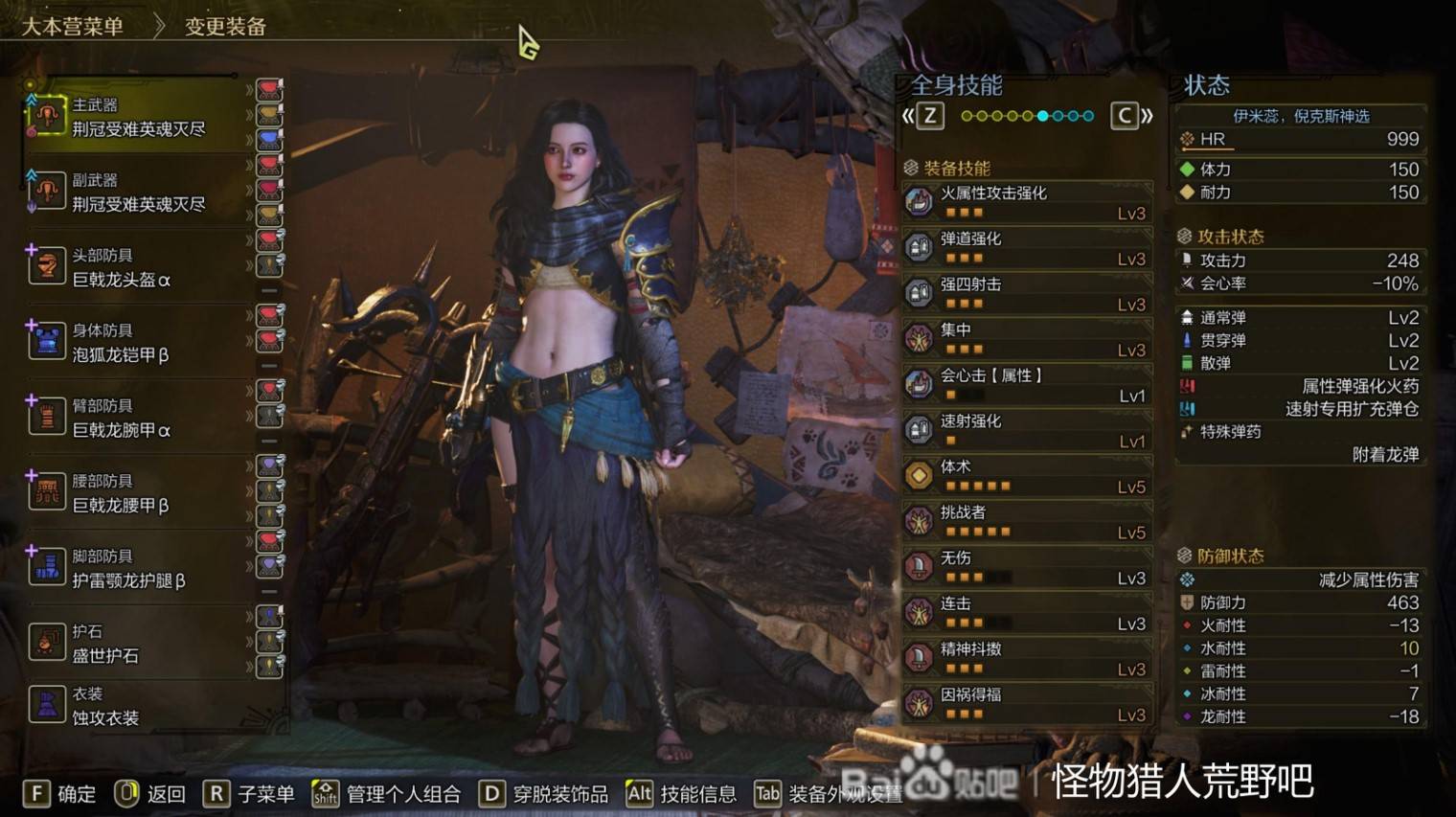Open the talisman 盛世护石 slot
The width and height of the screenshot is (1456, 817).
[x=137, y=644]
